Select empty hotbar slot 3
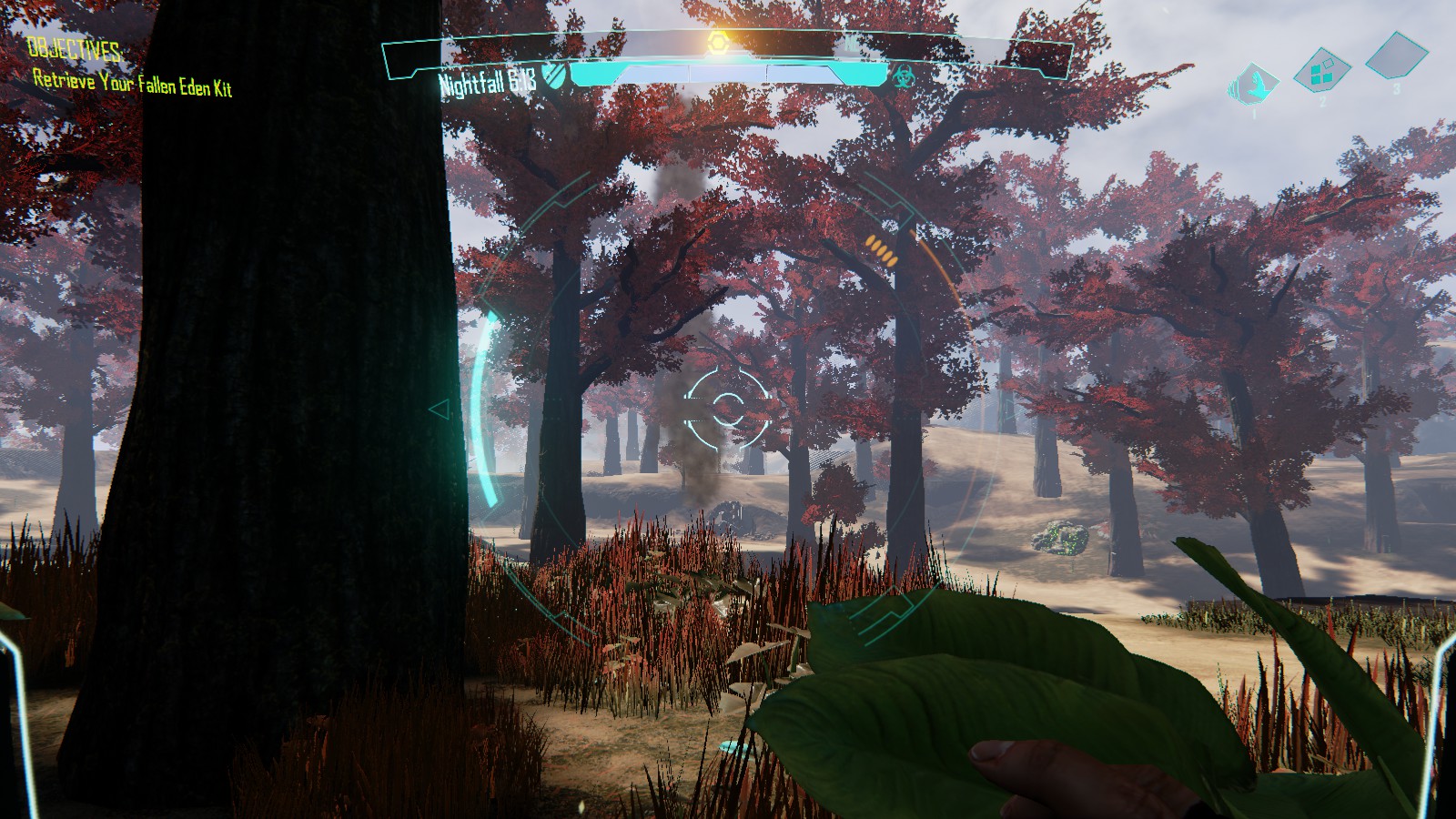The width and height of the screenshot is (1456, 819). pyautogui.click(x=1397, y=56)
